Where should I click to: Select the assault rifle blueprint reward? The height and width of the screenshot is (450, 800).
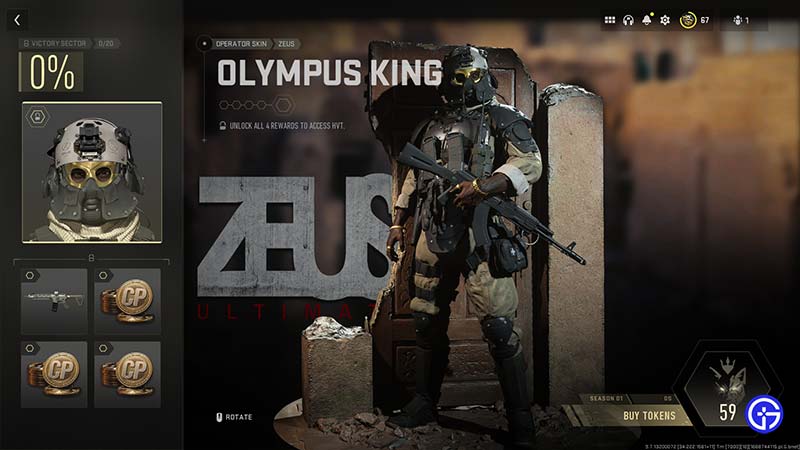54,300
